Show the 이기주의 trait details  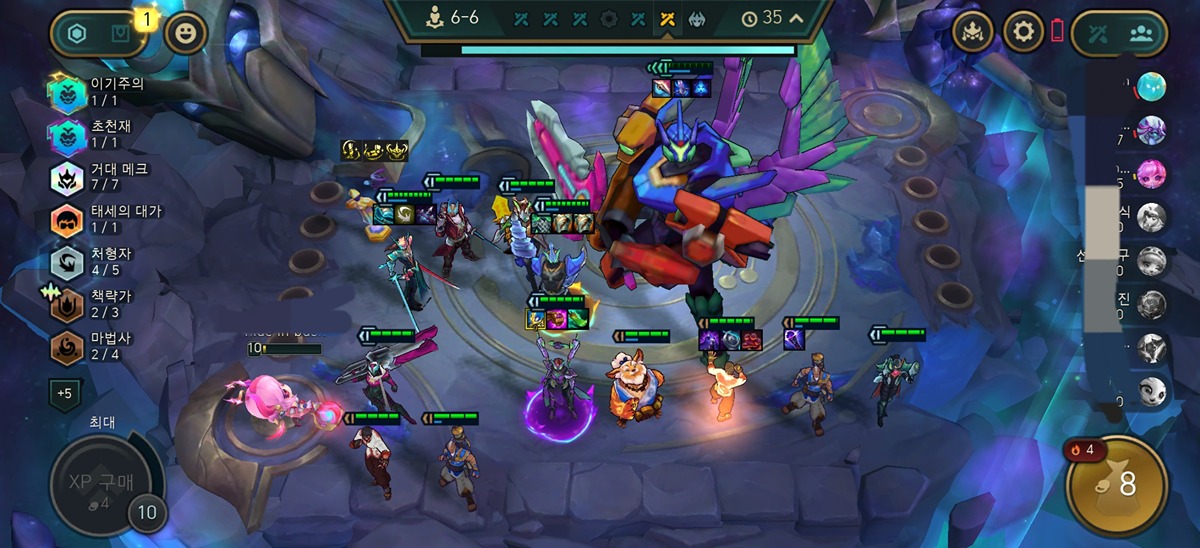tap(68, 92)
